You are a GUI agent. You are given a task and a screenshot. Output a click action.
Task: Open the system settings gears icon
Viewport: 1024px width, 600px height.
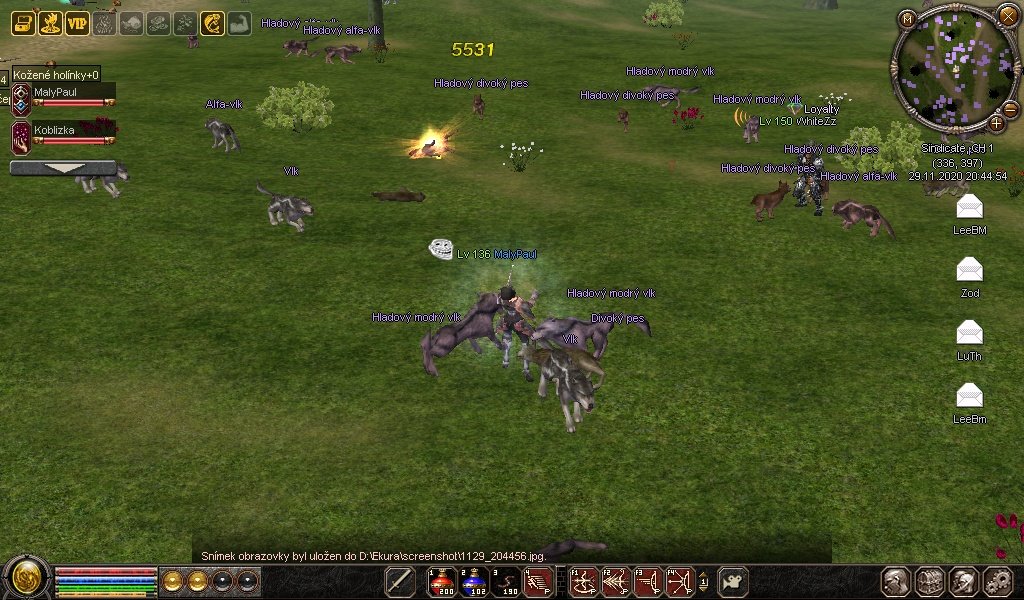(998, 581)
